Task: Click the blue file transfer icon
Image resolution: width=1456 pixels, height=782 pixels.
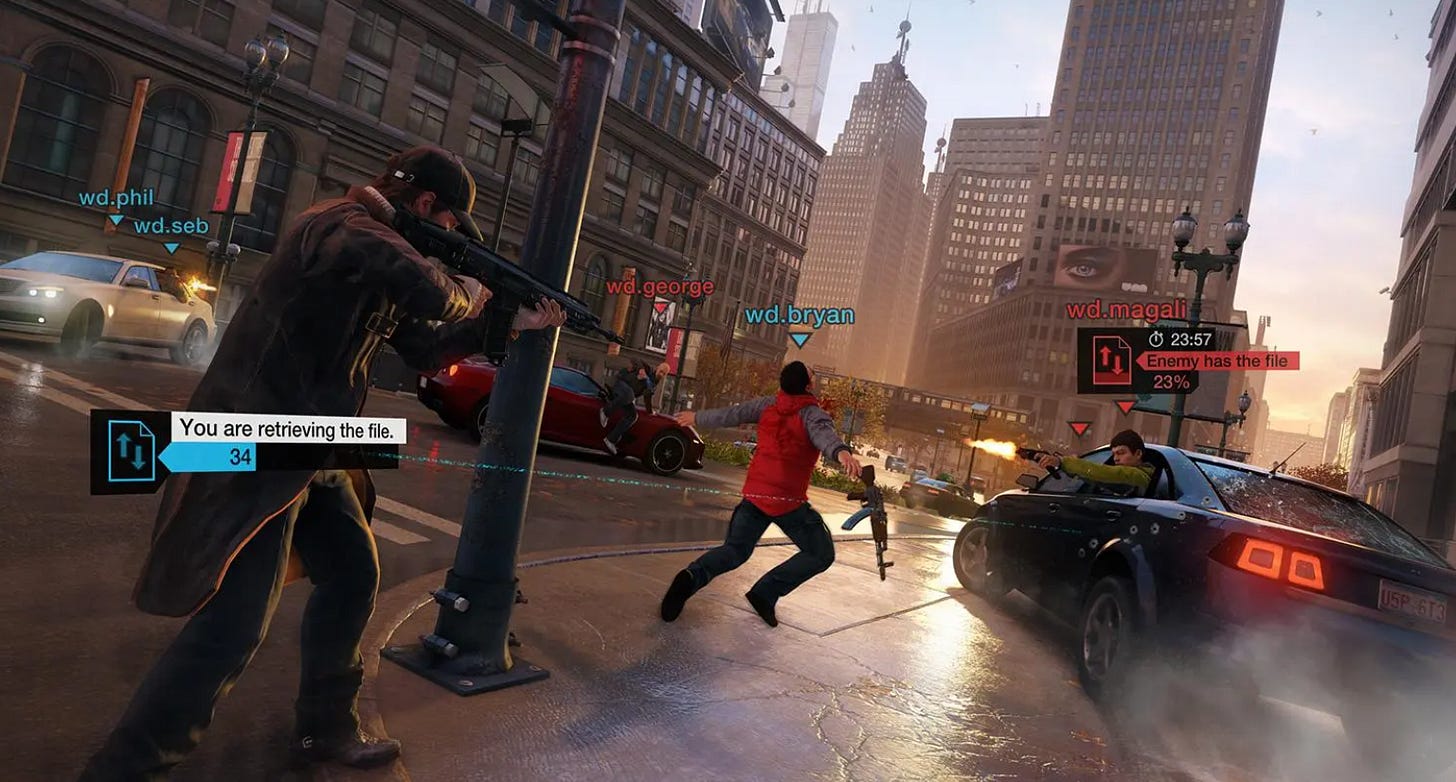Action: 130,451
